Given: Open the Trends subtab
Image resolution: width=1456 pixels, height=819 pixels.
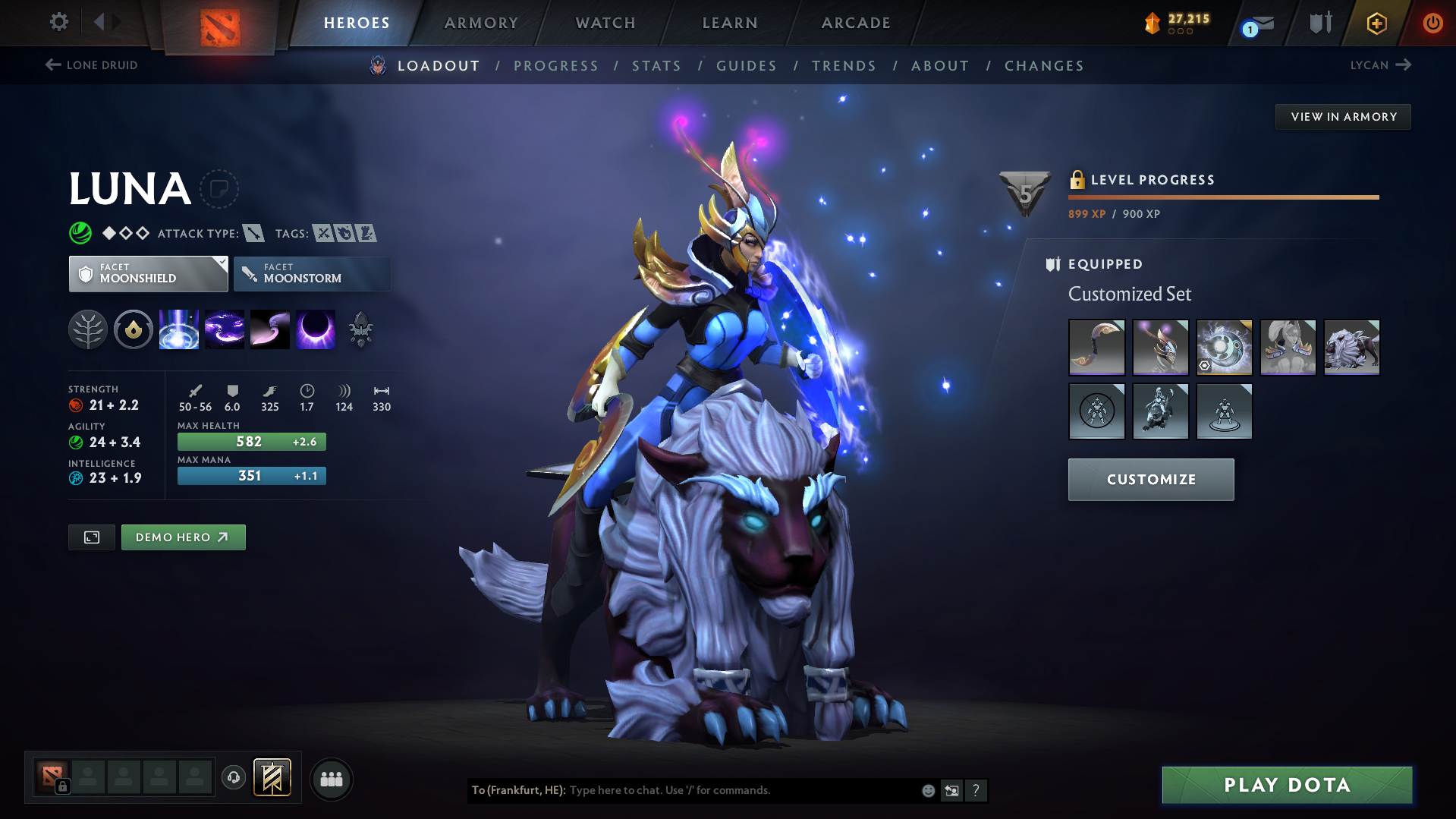Looking at the screenshot, I should (844, 66).
